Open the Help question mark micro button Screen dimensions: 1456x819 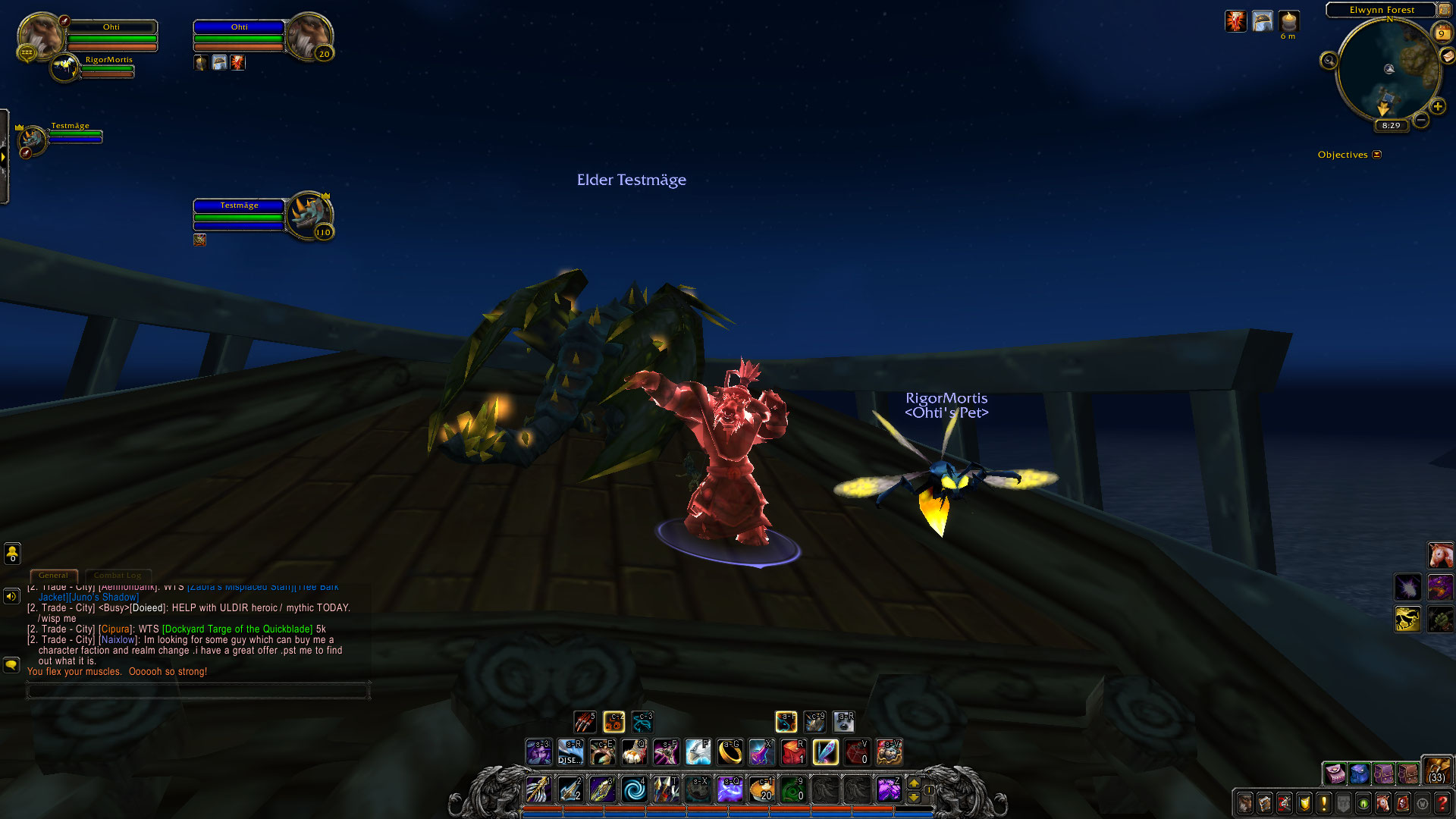point(1442,802)
